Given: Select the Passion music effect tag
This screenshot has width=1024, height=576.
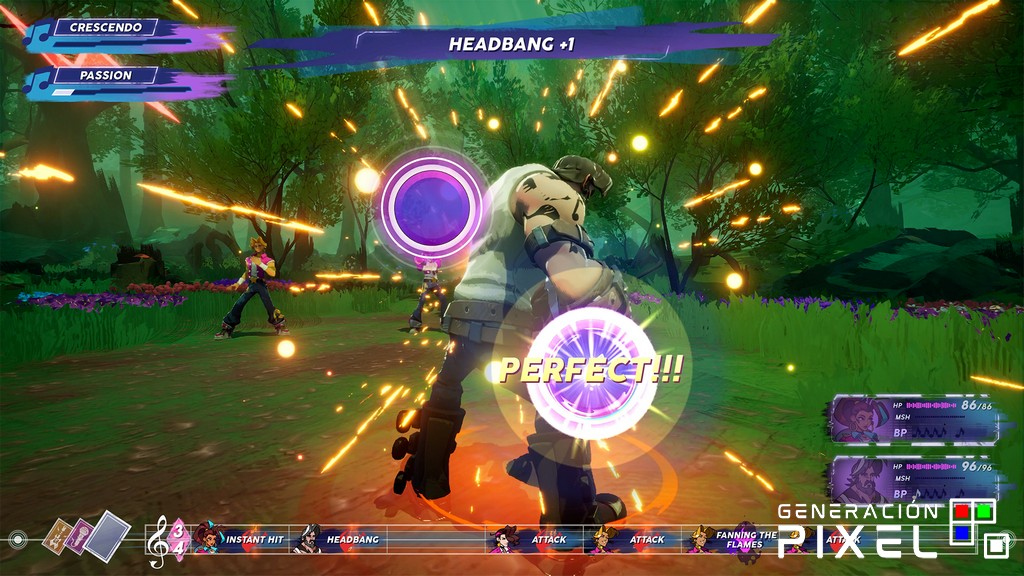Looking at the screenshot, I should pos(105,76).
